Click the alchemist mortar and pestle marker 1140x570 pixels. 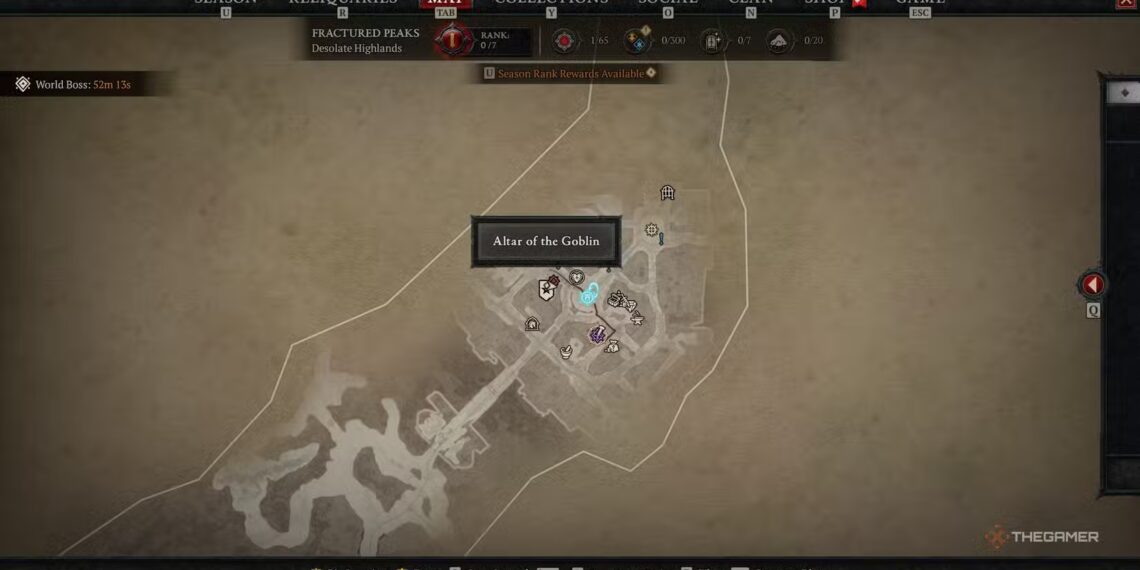tap(566, 352)
